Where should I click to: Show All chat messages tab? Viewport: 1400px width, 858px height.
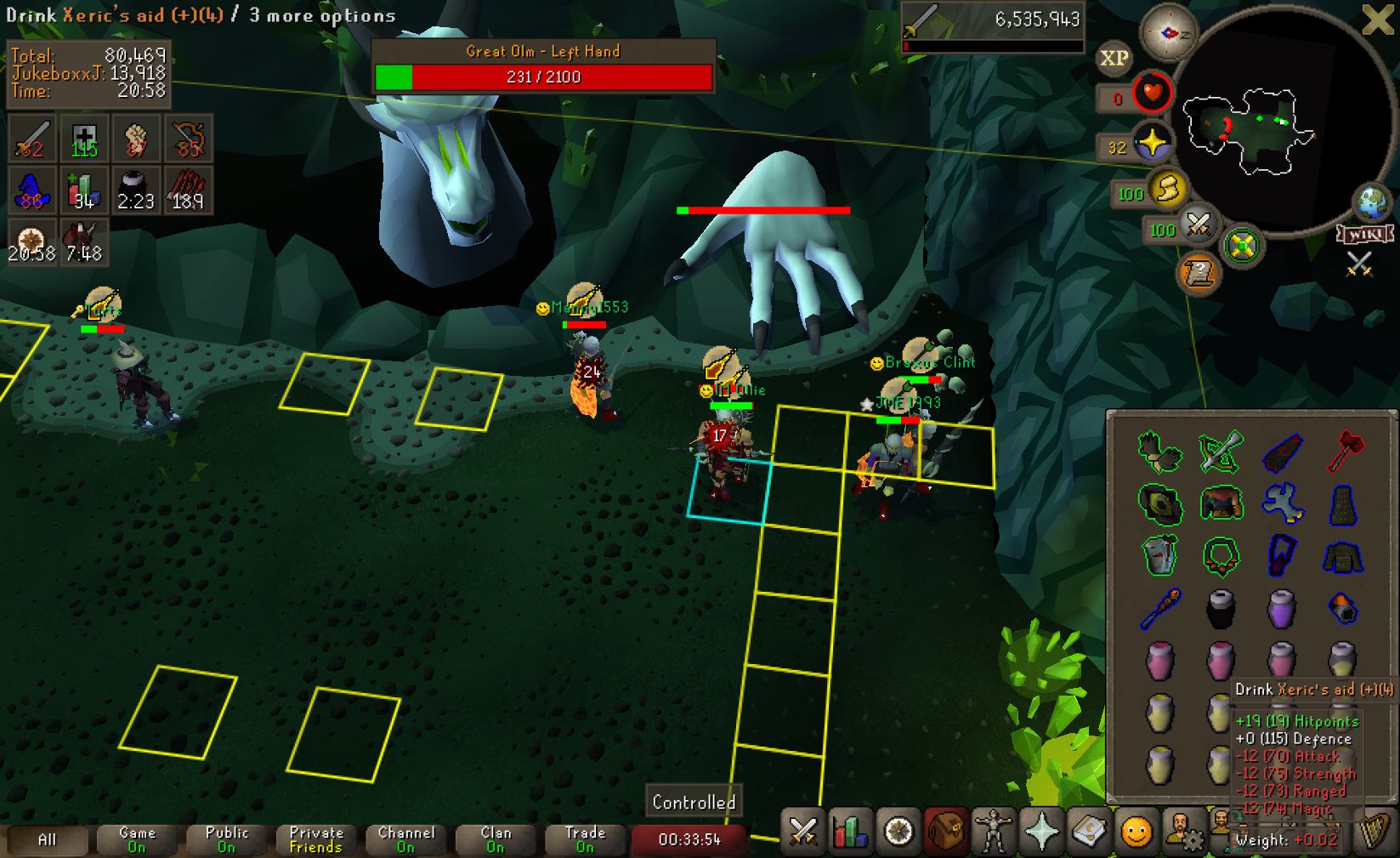(47, 839)
